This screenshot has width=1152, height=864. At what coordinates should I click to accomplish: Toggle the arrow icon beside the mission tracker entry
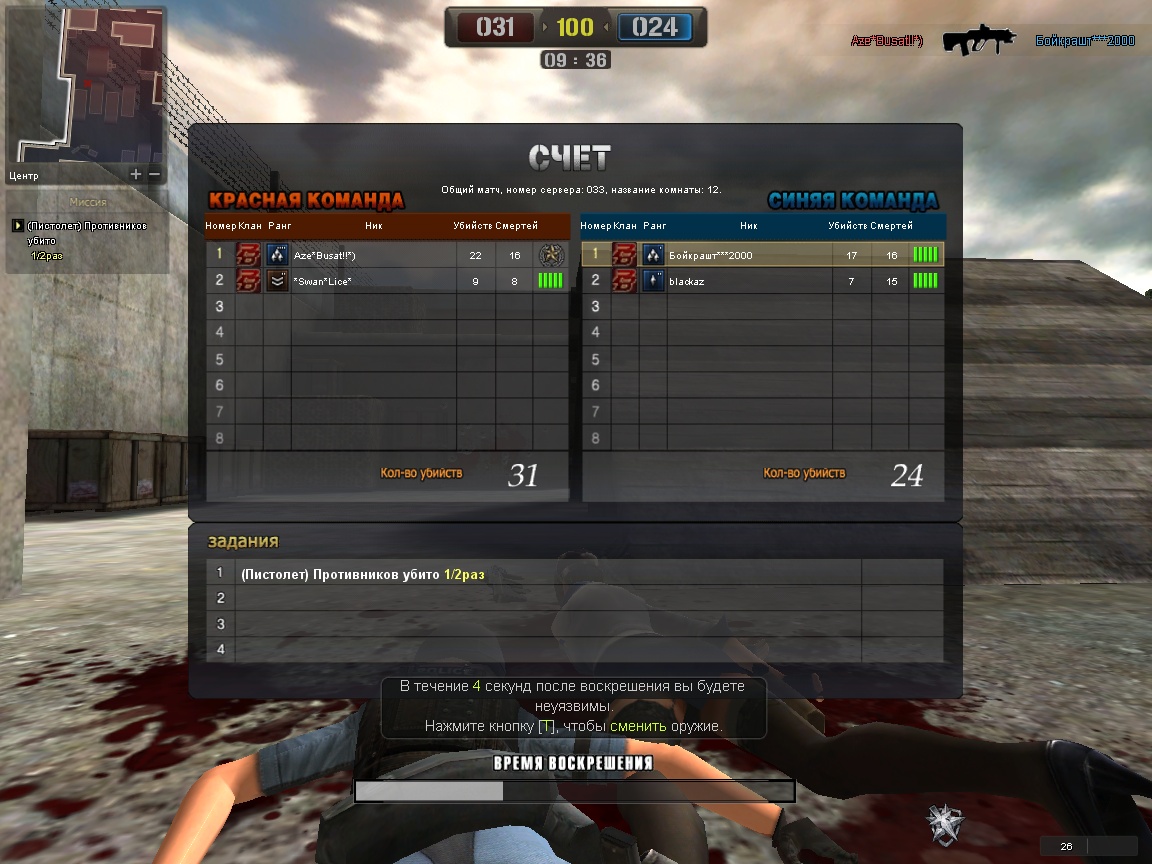[17, 226]
